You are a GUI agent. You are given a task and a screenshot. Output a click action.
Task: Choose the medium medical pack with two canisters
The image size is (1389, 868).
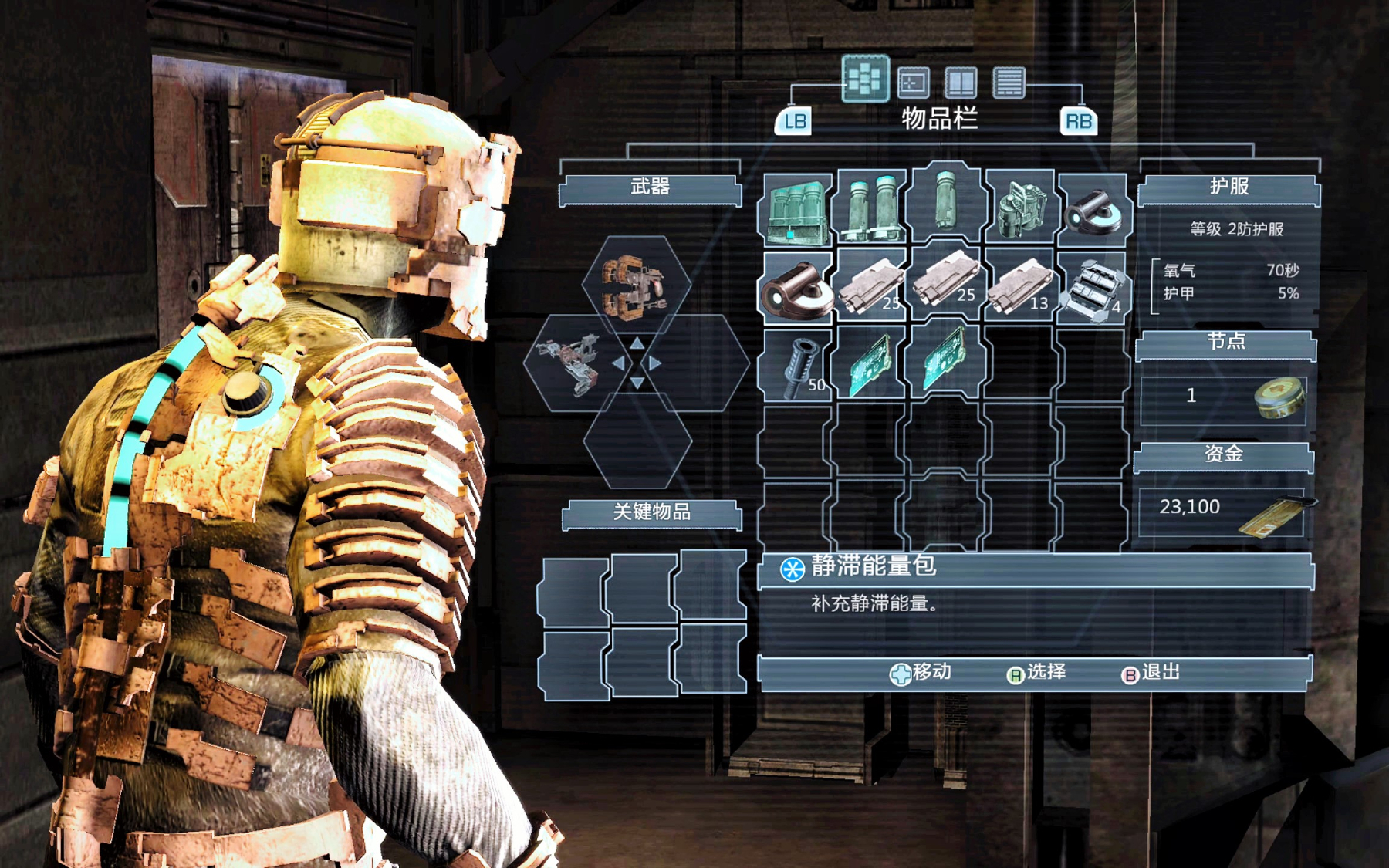pos(870,208)
